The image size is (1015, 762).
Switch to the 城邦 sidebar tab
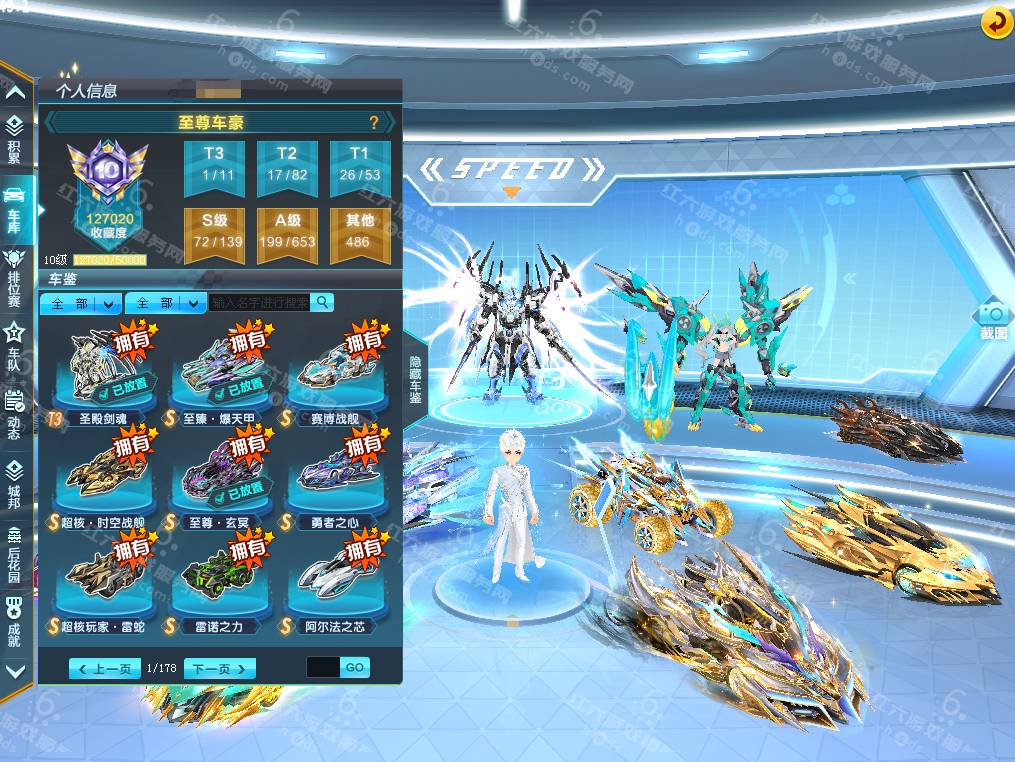click(15, 481)
